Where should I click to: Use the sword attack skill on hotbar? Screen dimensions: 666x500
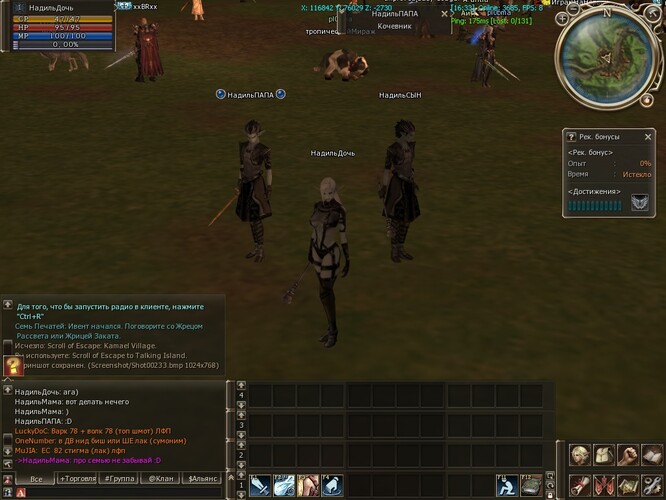point(260,485)
